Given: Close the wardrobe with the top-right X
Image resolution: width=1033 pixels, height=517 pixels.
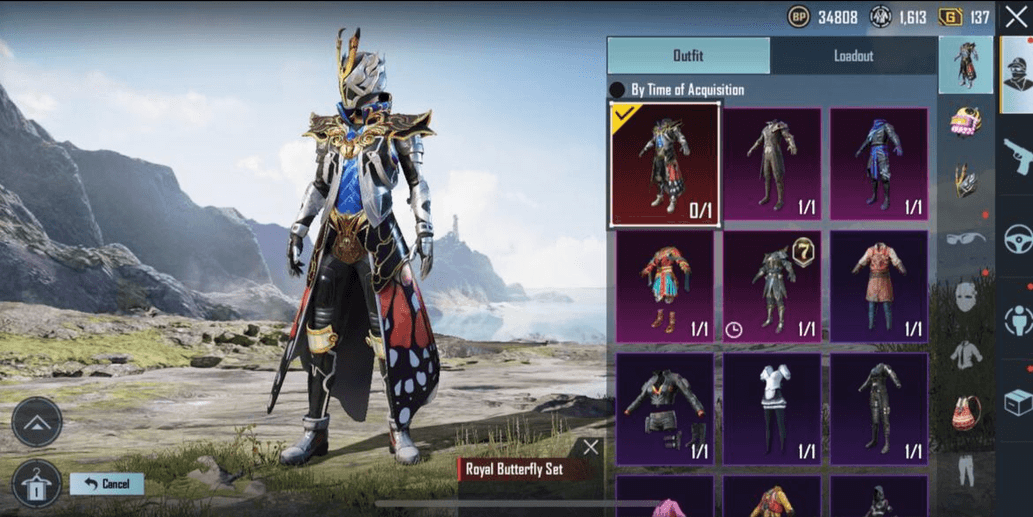Looking at the screenshot, I should [x=1016, y=17].
